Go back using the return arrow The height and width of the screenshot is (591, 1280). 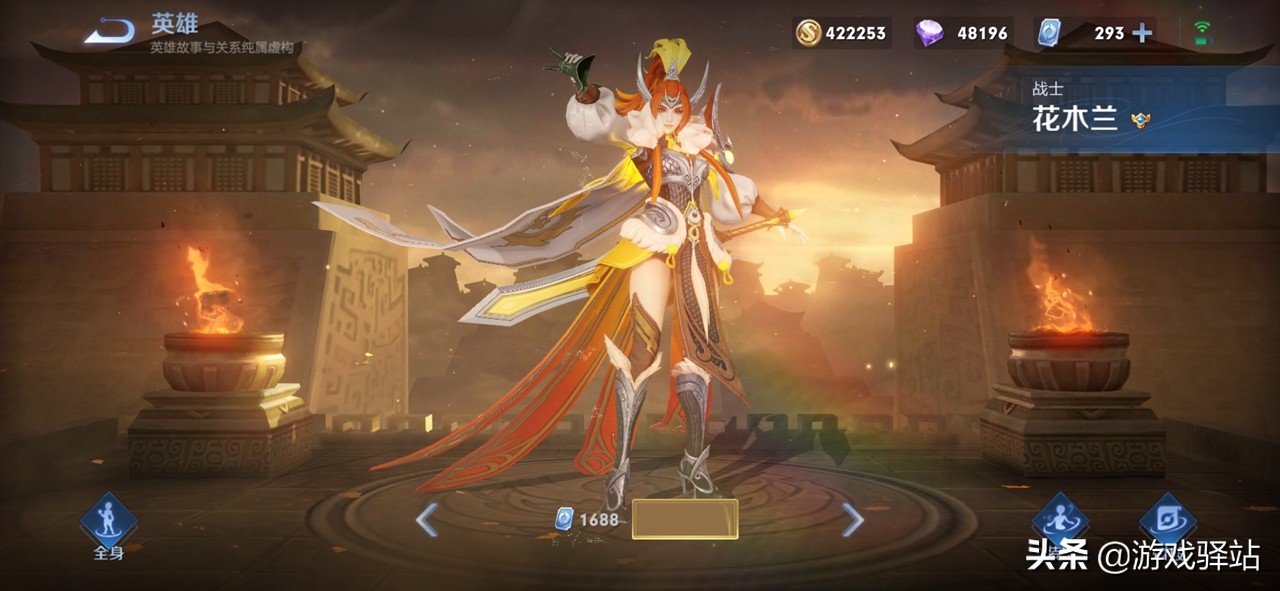click(x=109, y=32)
